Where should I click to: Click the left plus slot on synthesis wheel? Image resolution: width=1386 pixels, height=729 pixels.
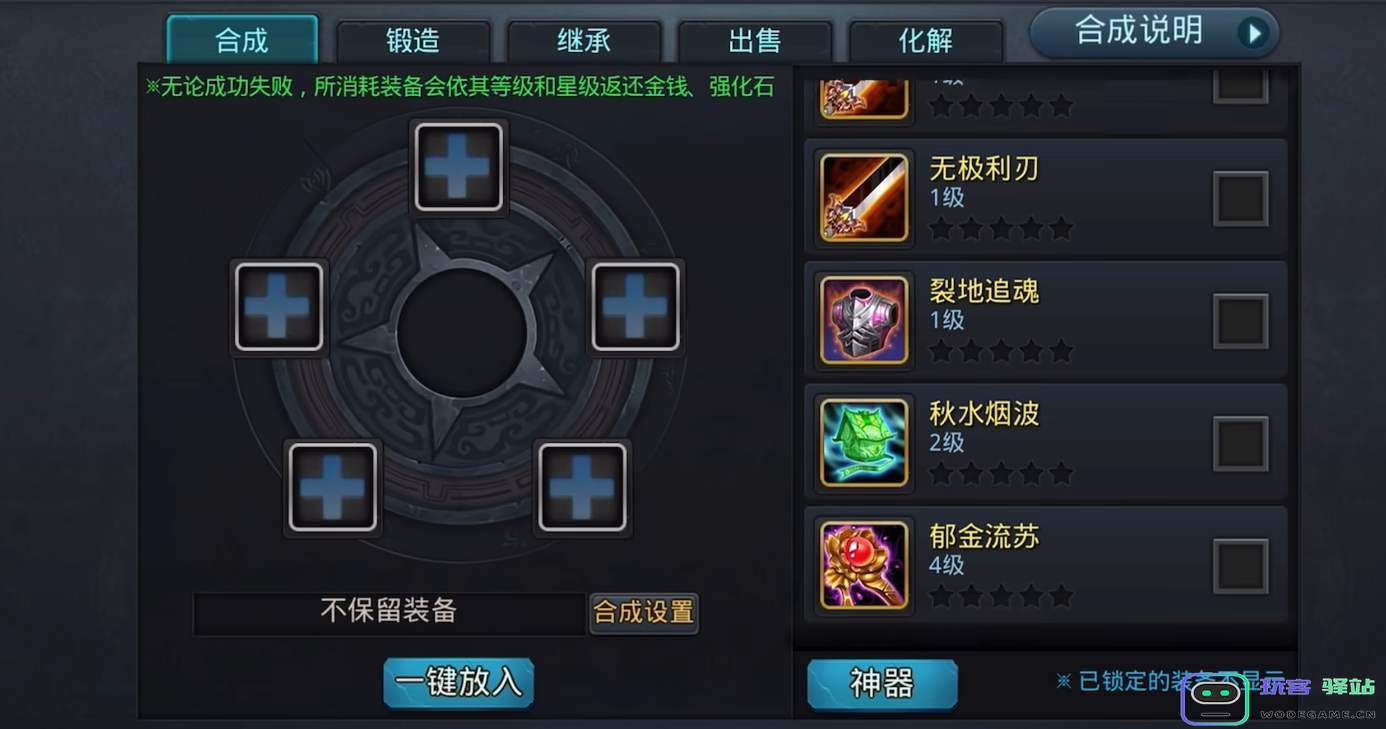[x=279, y=306]
